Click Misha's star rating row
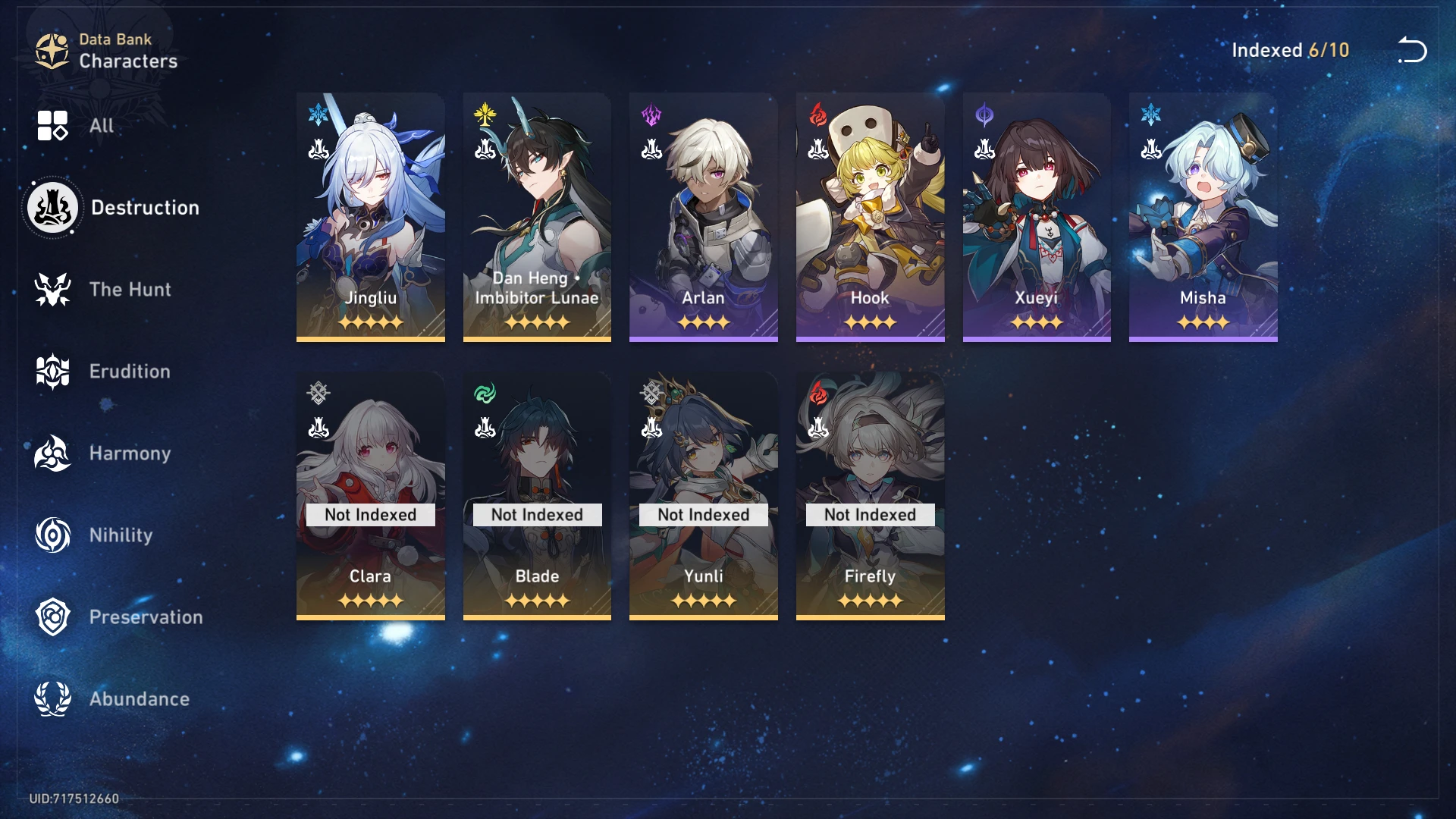The width and height of the screenshot is (1456, 819). point(1202,322)
